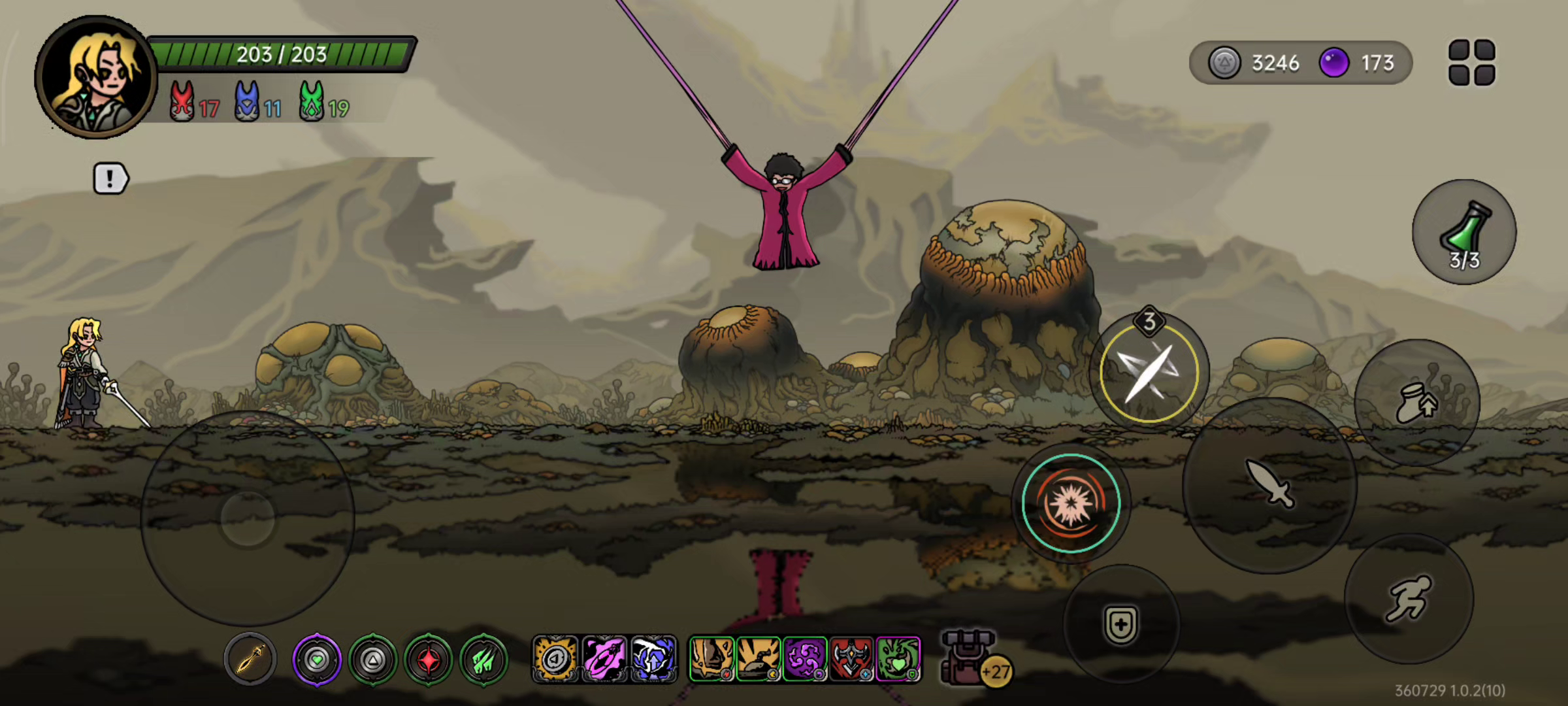Image resolution: width=1568 pixels, height=706 pixels.
Task: Inspect the red winged armor buff icon
Action: coord(851,659)
